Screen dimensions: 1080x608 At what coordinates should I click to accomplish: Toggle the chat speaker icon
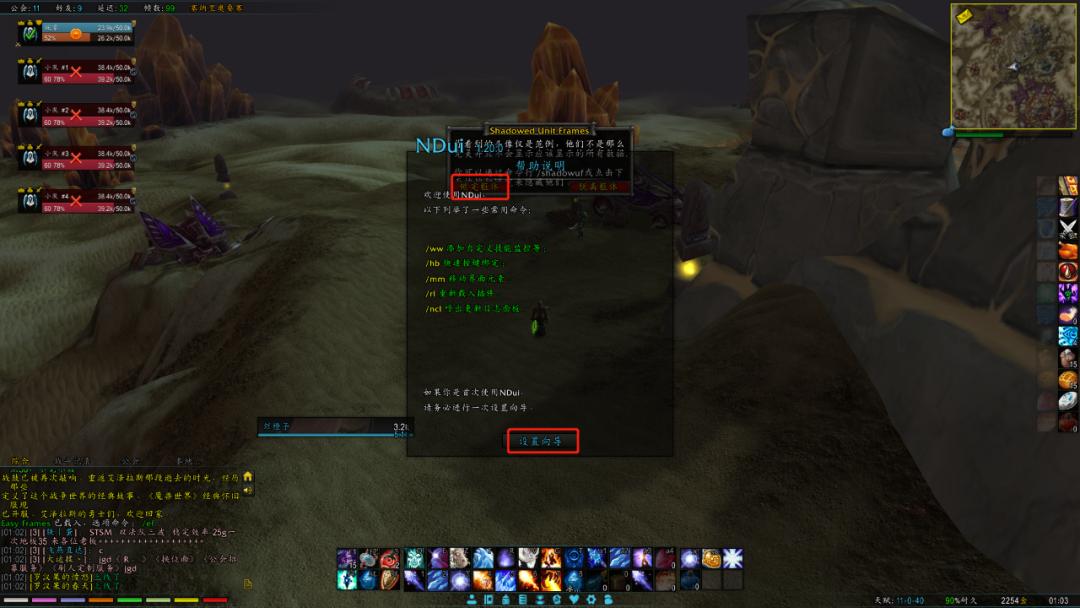[248, 490]
